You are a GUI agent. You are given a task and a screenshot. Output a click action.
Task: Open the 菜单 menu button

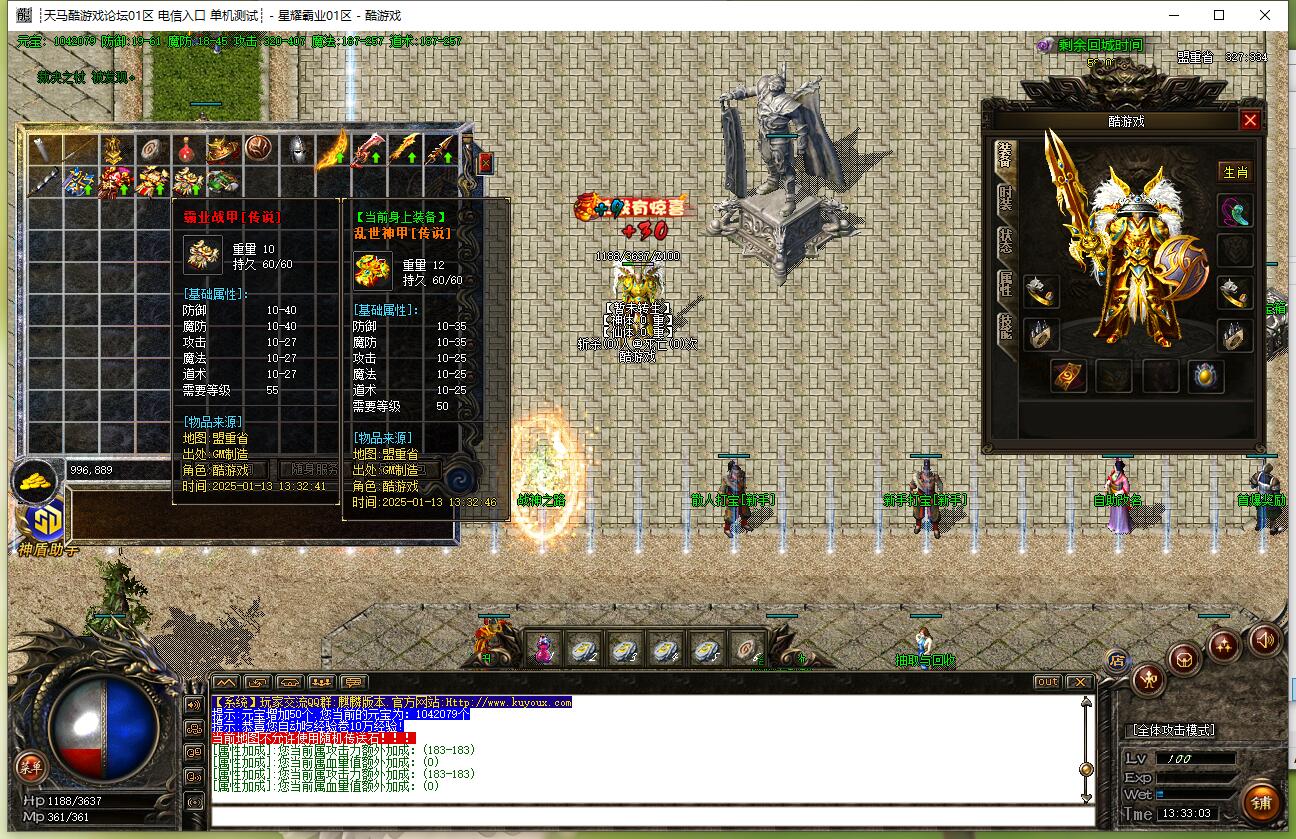point(30,768)
